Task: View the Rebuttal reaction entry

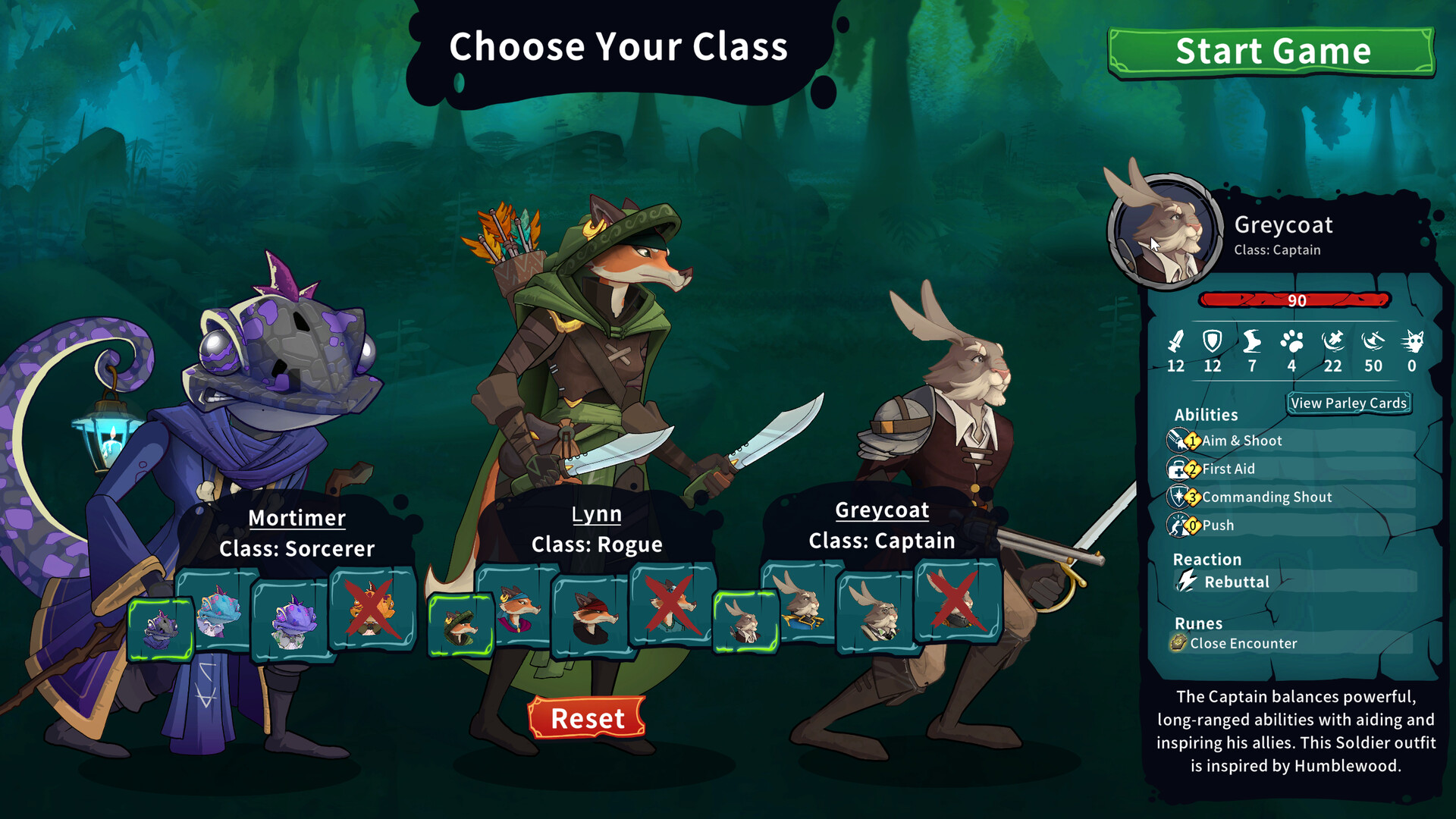Action: (x=1236, y=582)
